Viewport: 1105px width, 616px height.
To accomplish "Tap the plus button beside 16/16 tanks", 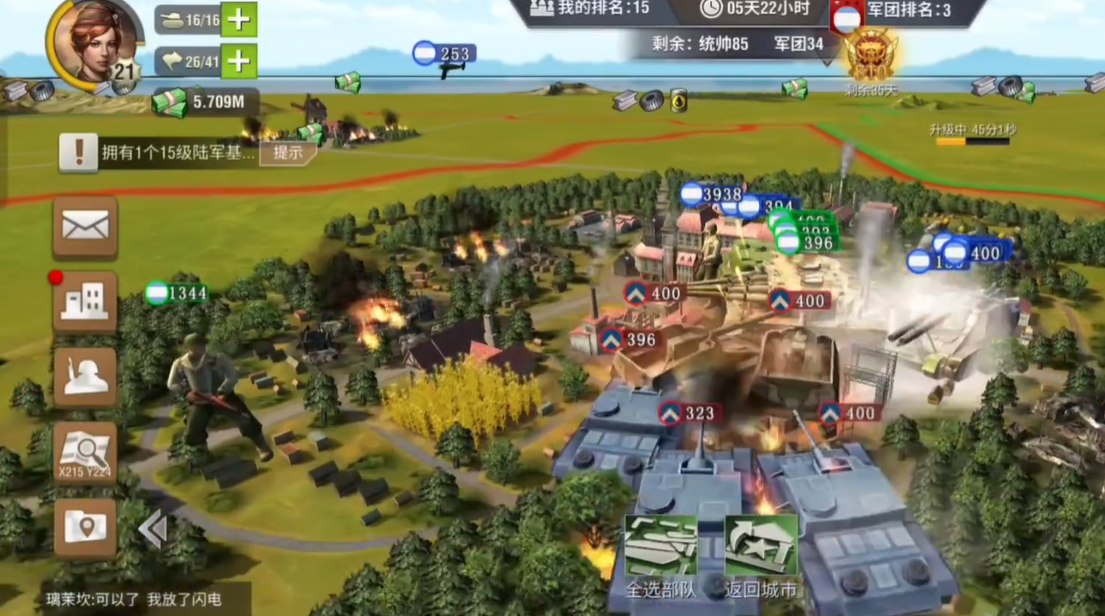I will point(239,19).
